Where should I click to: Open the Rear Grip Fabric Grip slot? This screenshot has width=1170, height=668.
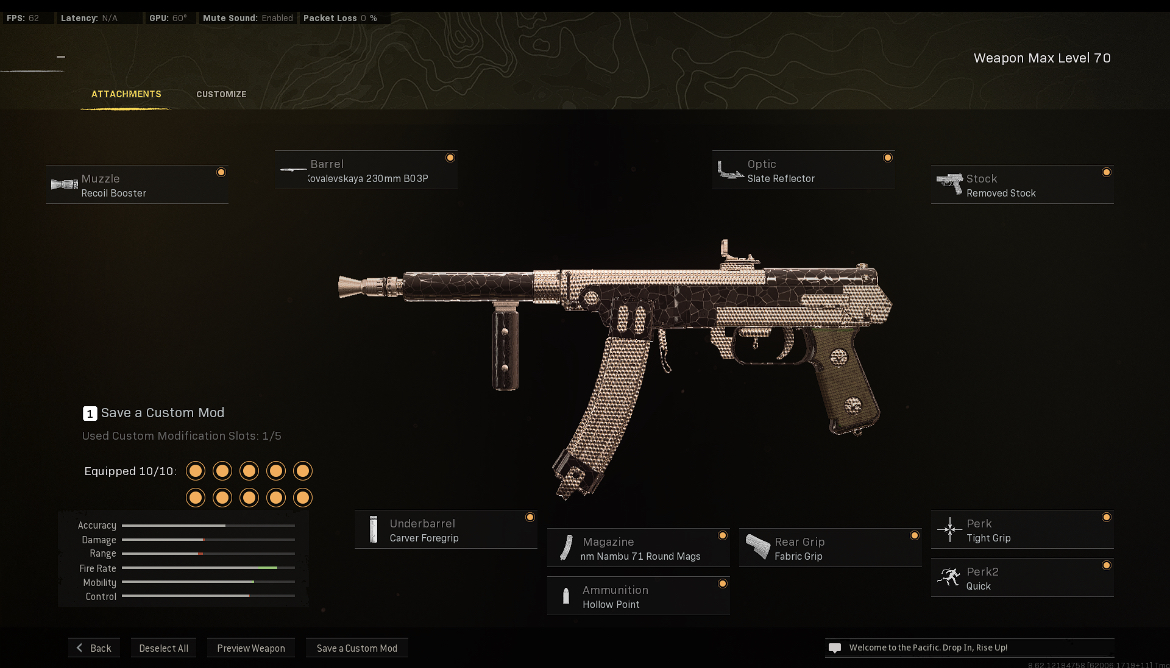[x=830, y=548]
